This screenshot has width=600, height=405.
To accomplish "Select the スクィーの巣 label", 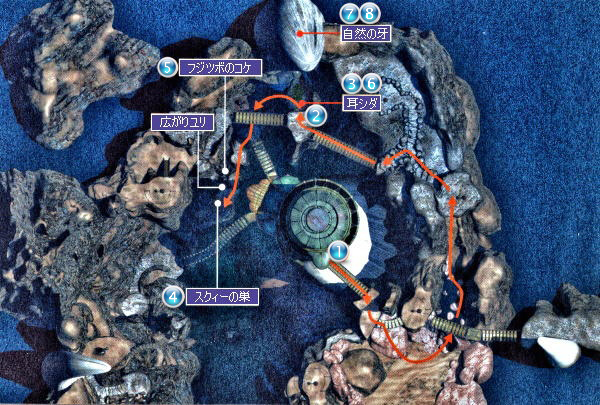I will [219, 296].
